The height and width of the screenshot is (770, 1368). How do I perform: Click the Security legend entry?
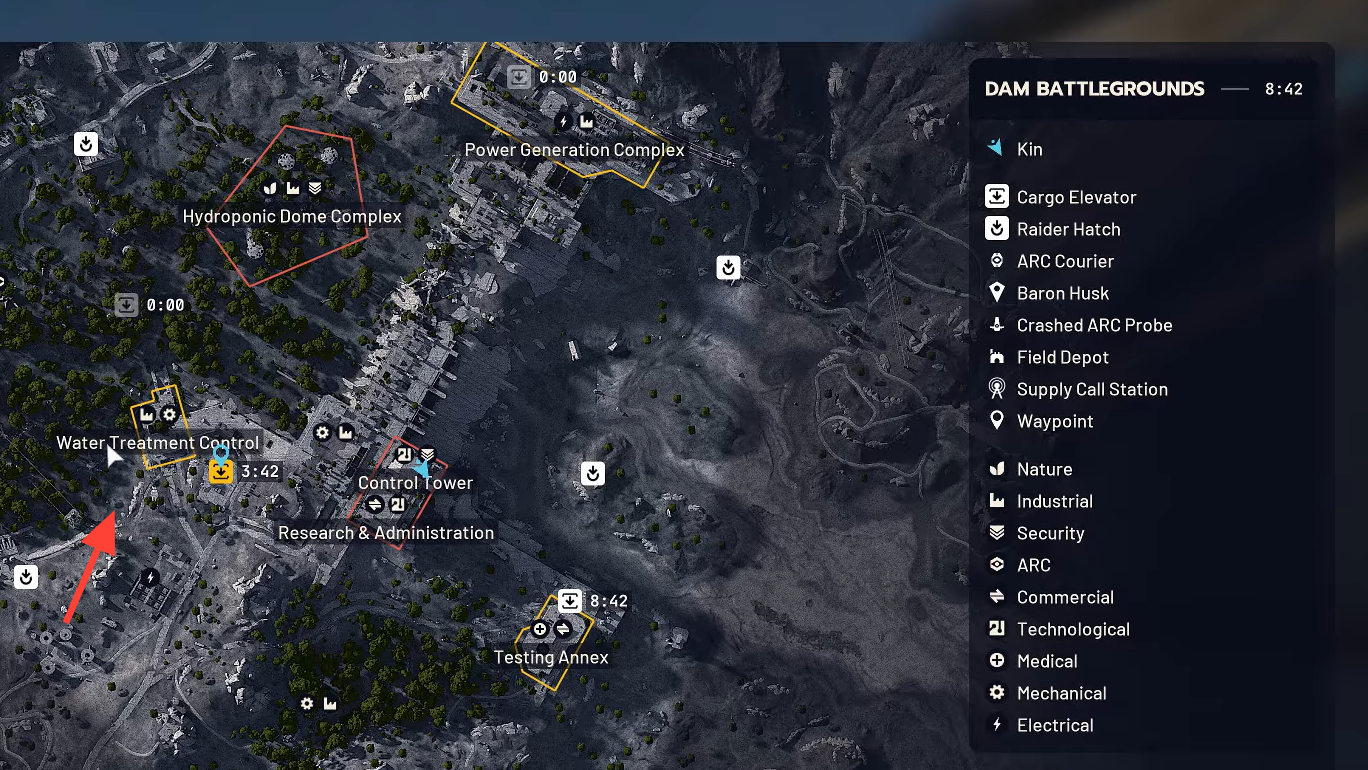click(1050, 533)
